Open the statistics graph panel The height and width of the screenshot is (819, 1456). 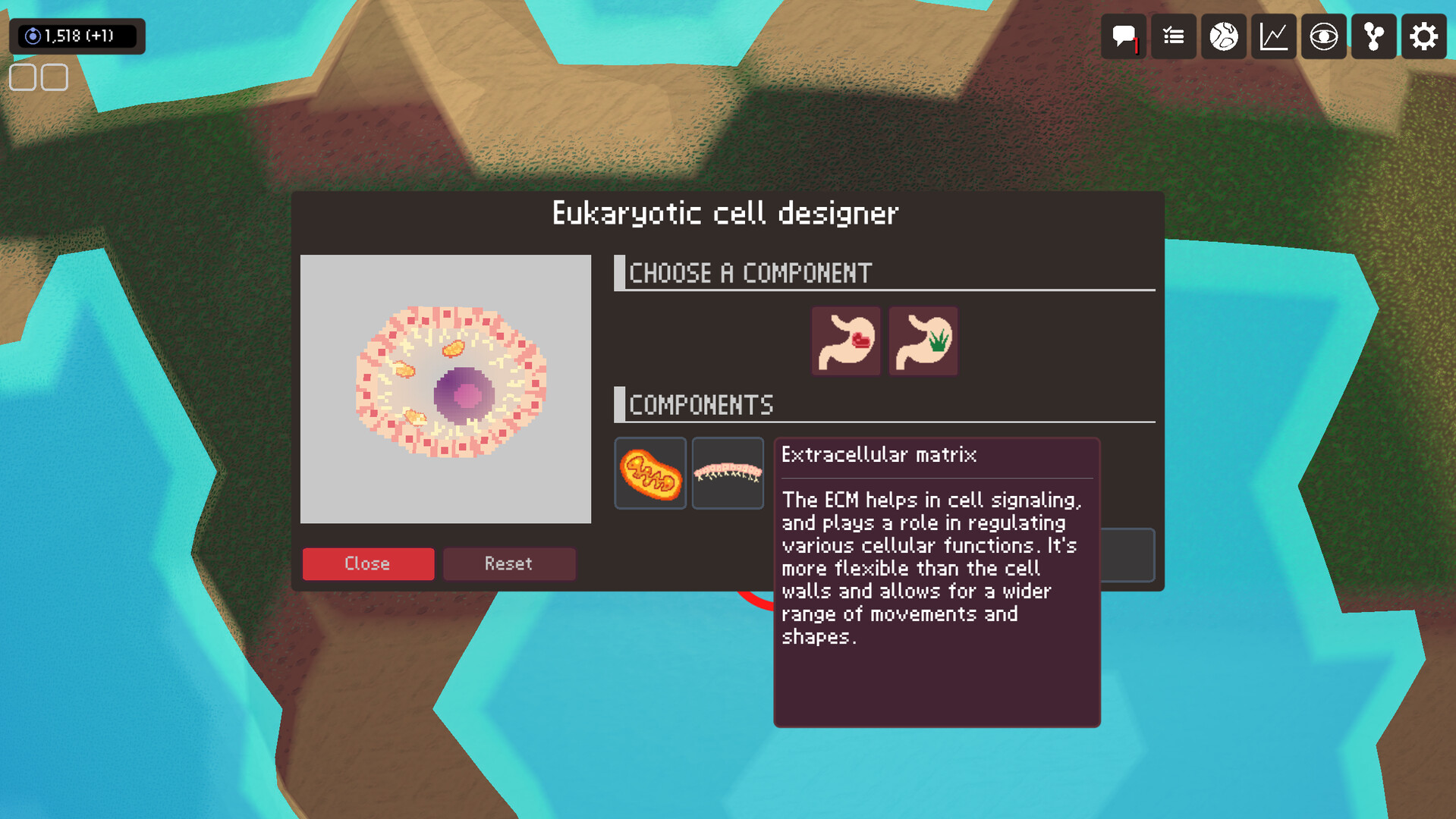pyautogui.click(x=1273, y=36)
